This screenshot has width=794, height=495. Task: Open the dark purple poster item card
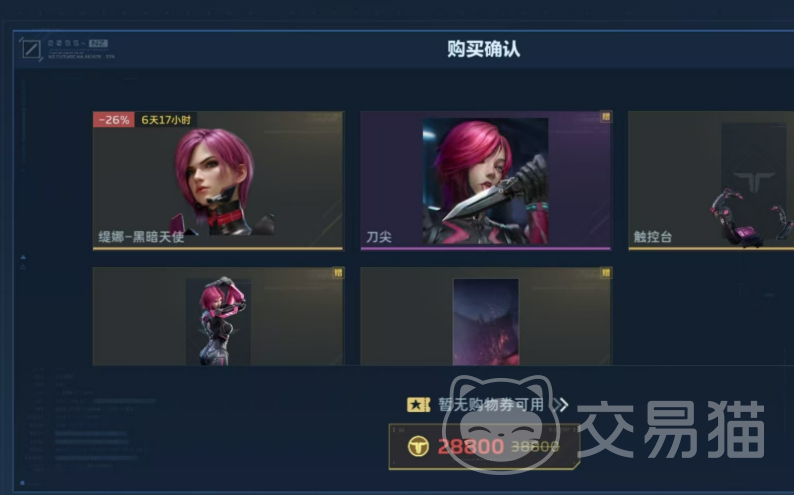tap(485, 316)
